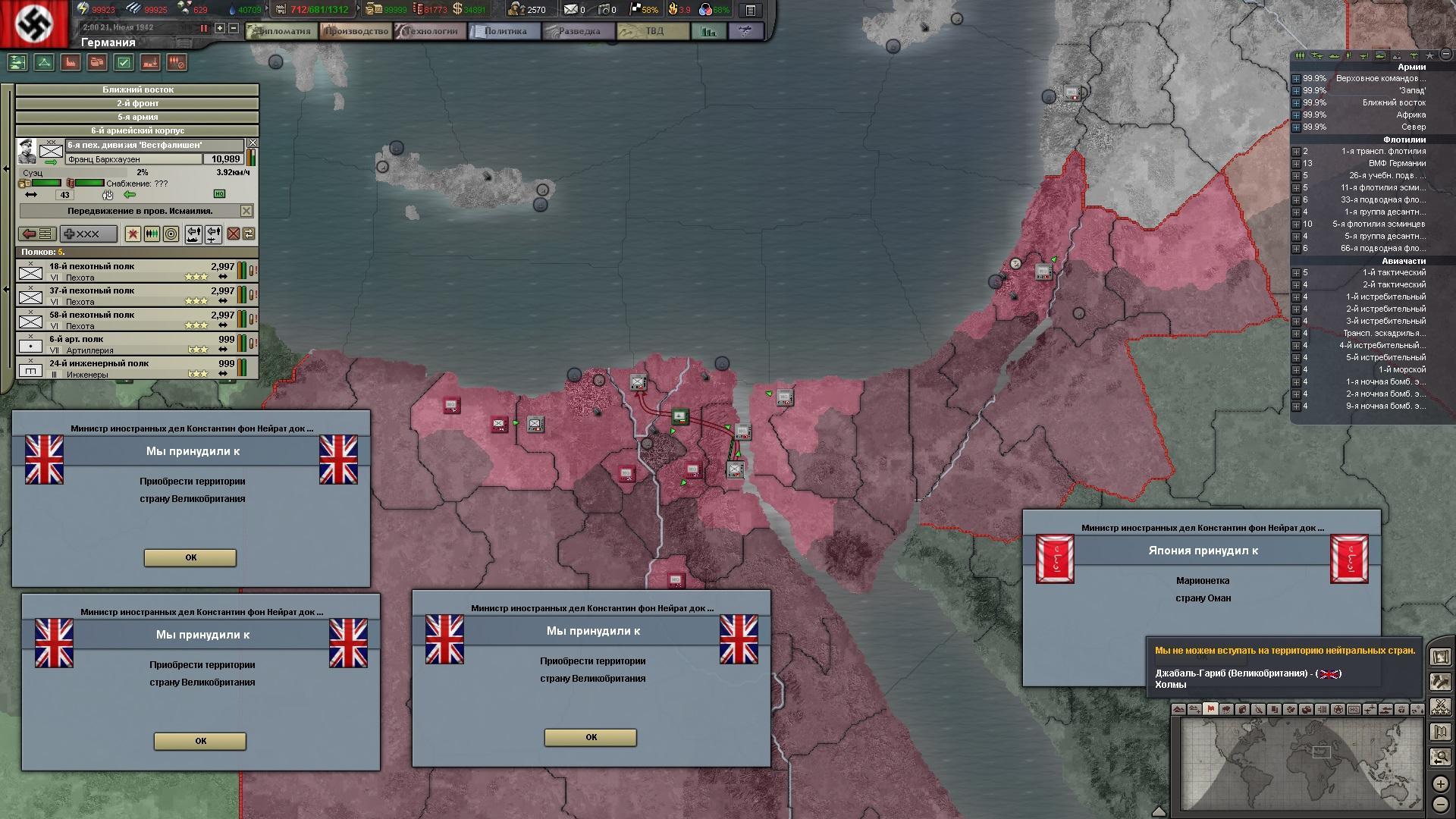The height and width of the screenshot is (819, 1456).
Task: Close the 6-я пех. дивизия unit panel
Action: coord(253,143)
